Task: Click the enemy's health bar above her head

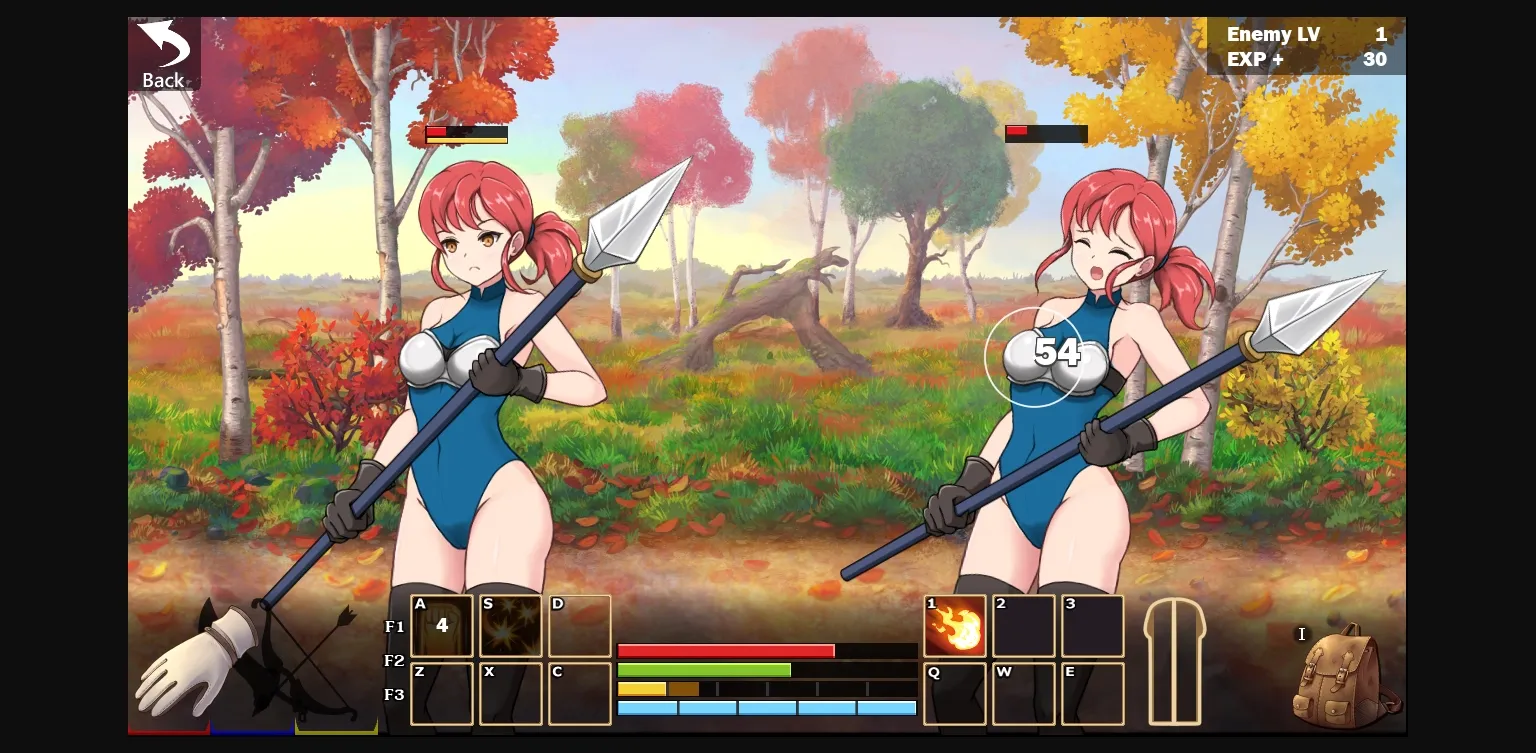Action: click(1045, 132)
